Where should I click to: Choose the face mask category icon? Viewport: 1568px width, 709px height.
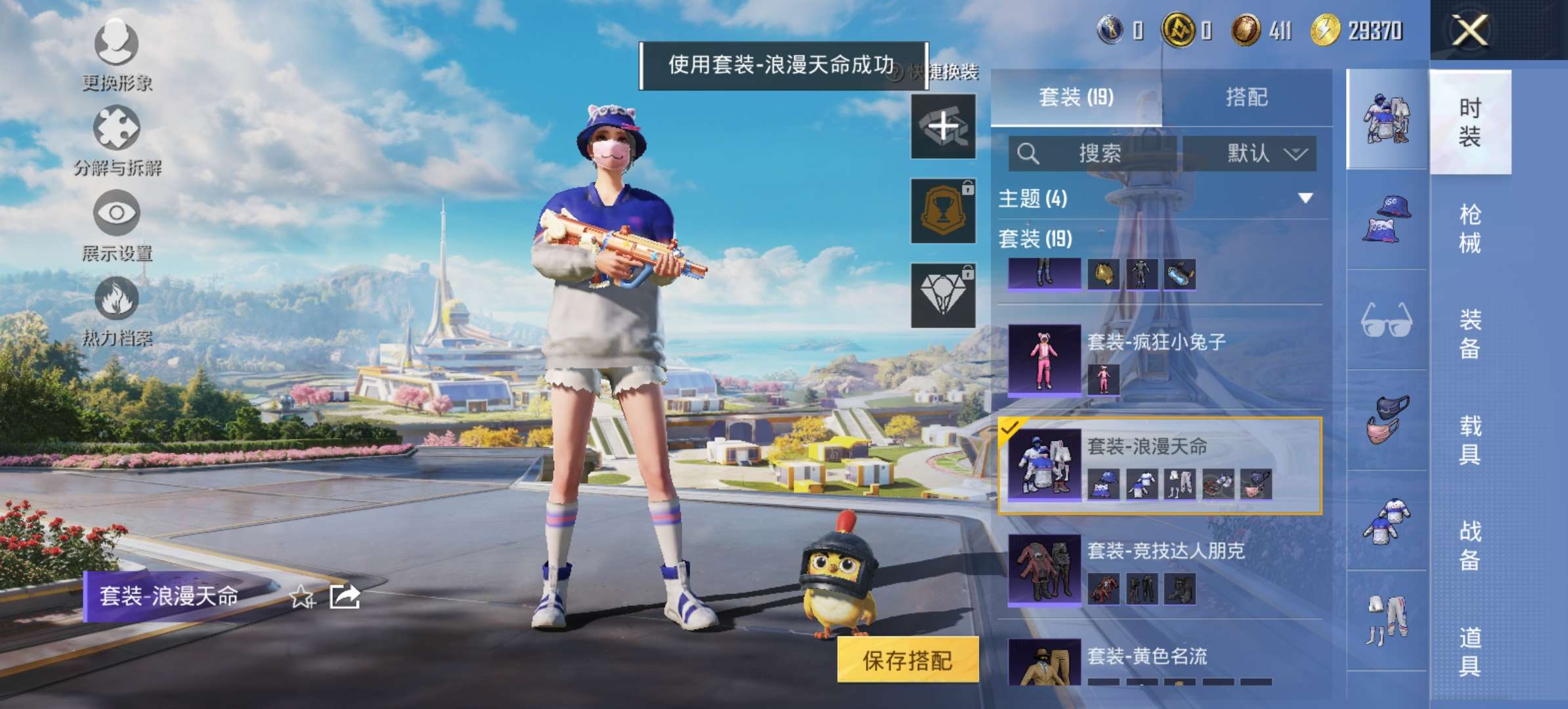click(1386, 420)
